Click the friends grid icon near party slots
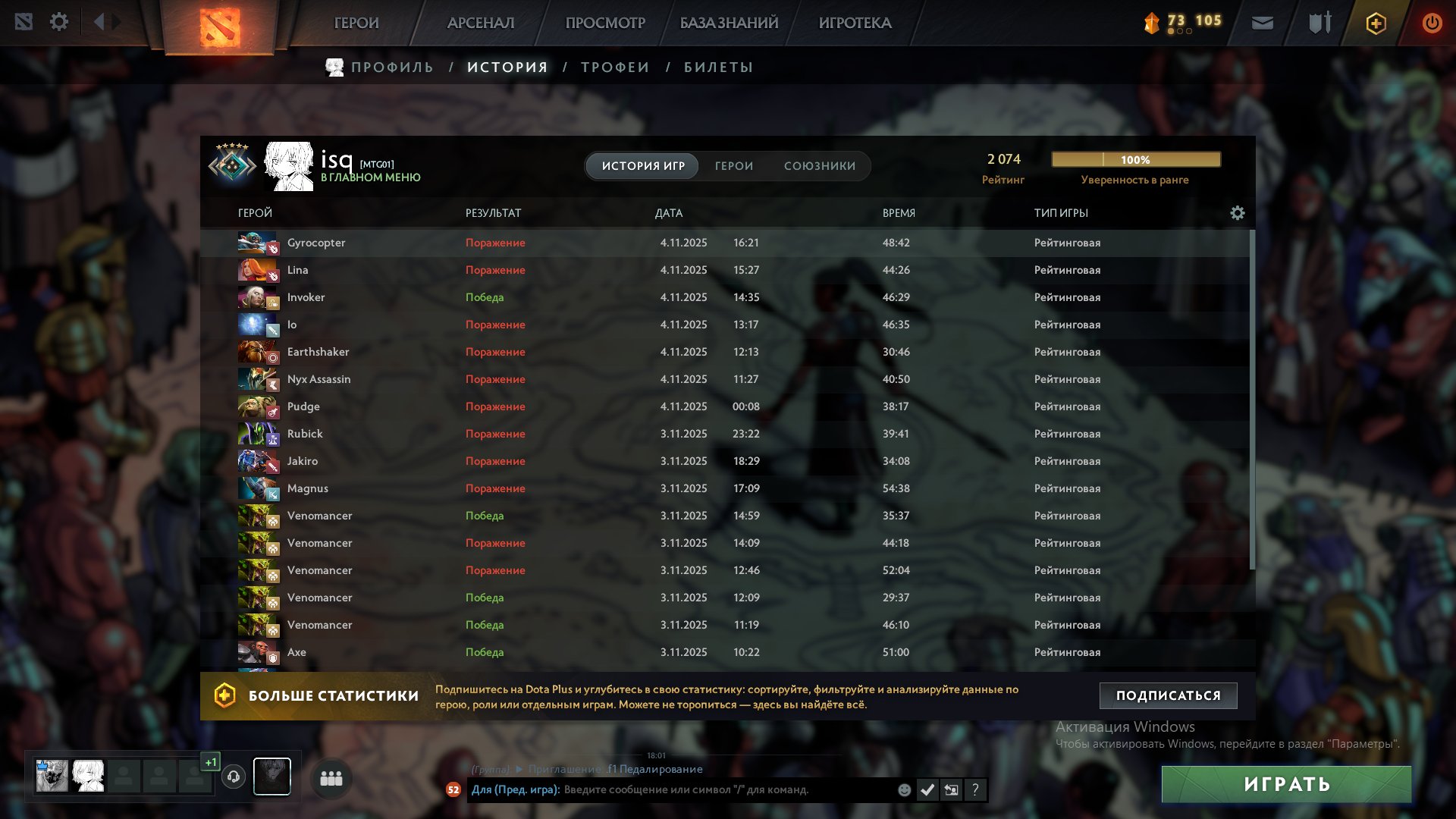Image resolution: width=1456 pixels, height=819 pixels. point(331,777)
